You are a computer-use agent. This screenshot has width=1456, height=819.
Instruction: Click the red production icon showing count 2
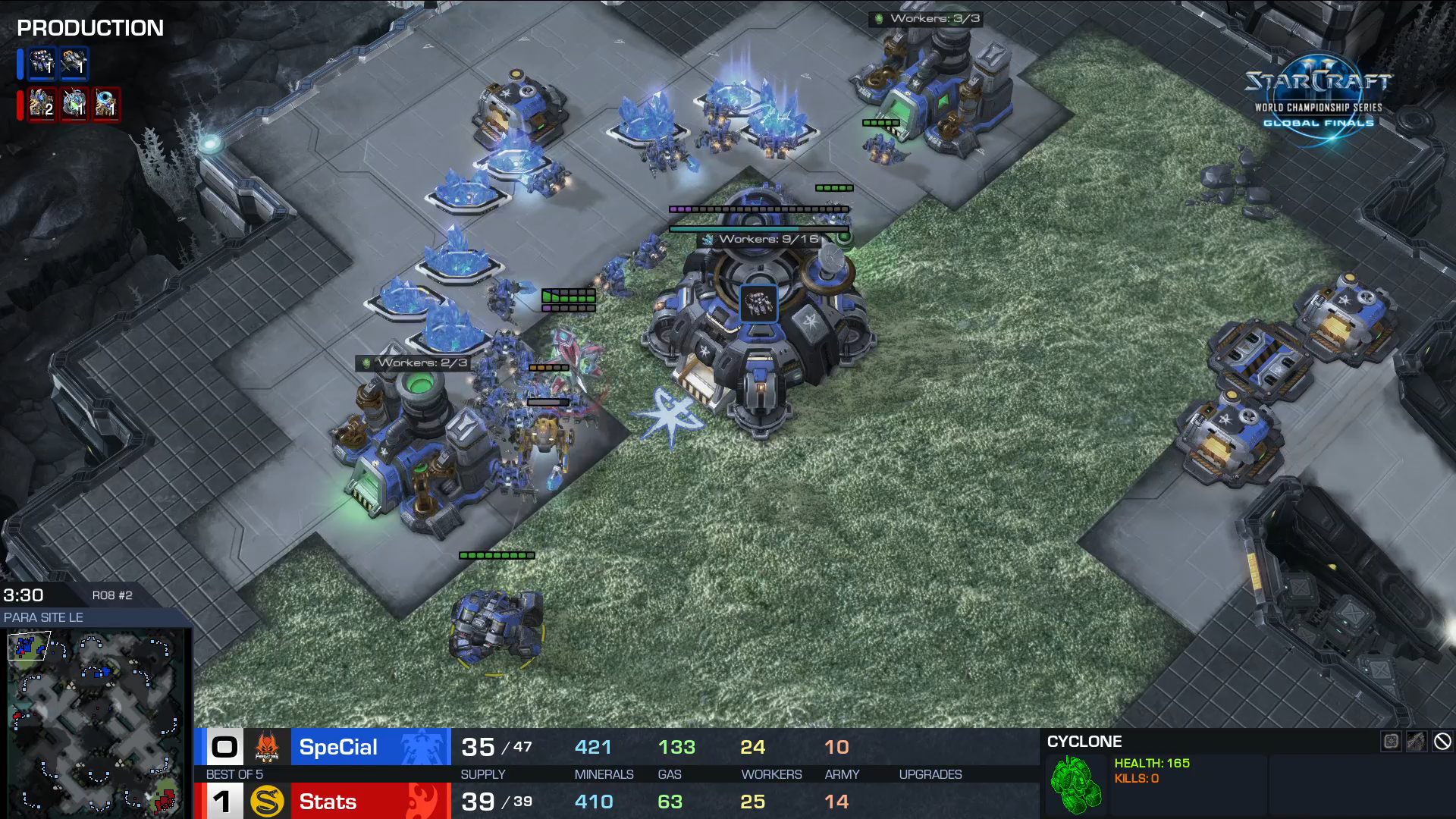pos(42,104)
